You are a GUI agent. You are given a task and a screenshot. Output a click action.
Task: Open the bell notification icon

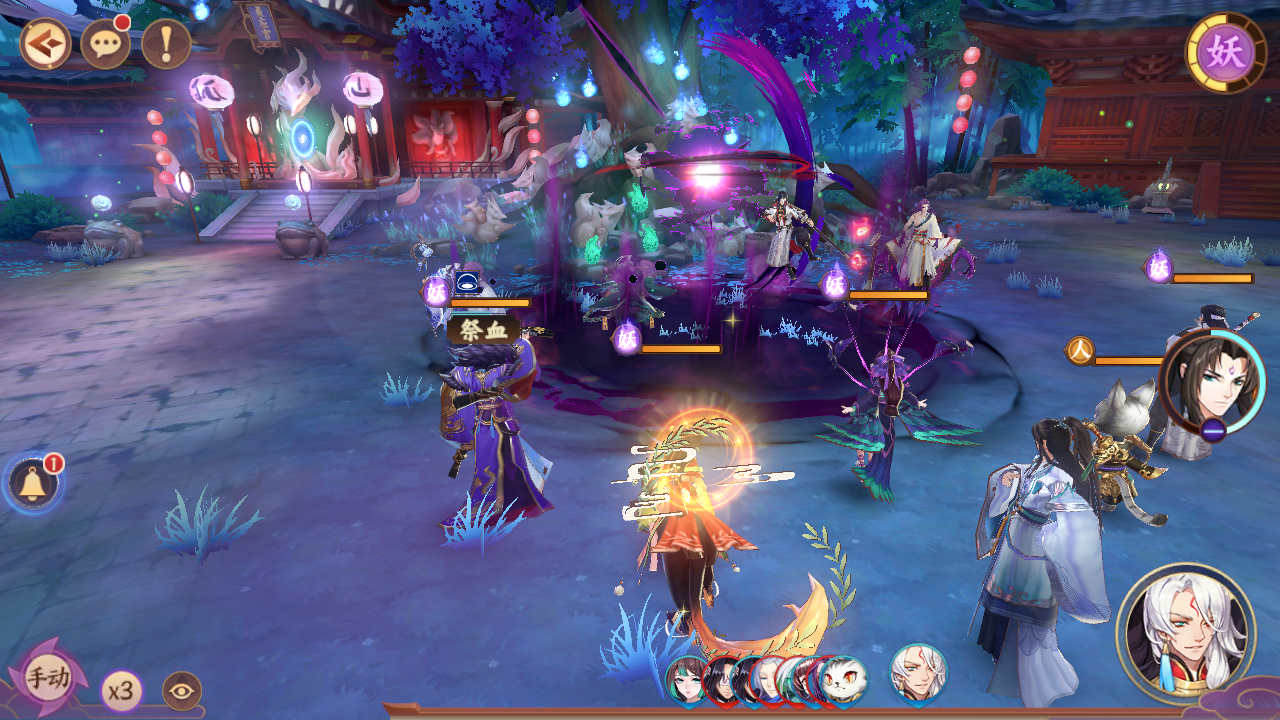pyautogui.click(x=33, y=484)
